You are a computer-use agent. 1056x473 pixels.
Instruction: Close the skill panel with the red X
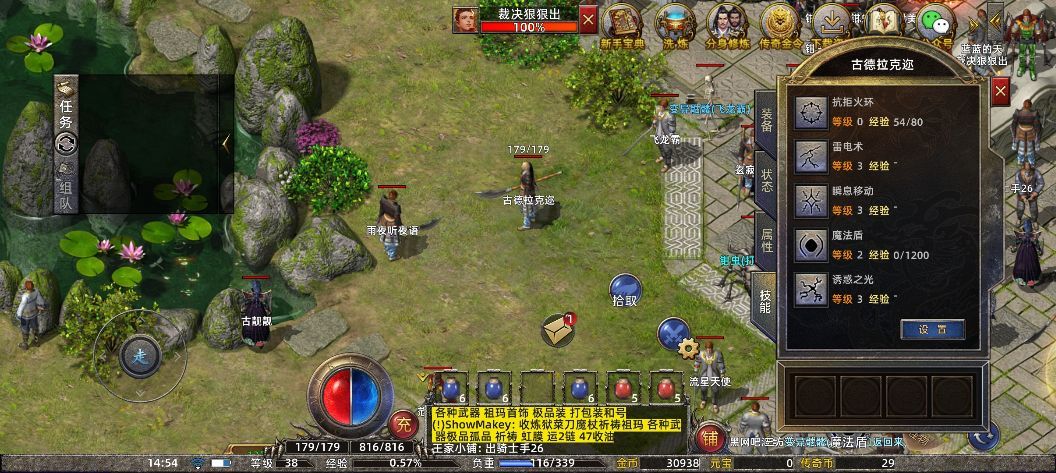tap(1001, 92)
